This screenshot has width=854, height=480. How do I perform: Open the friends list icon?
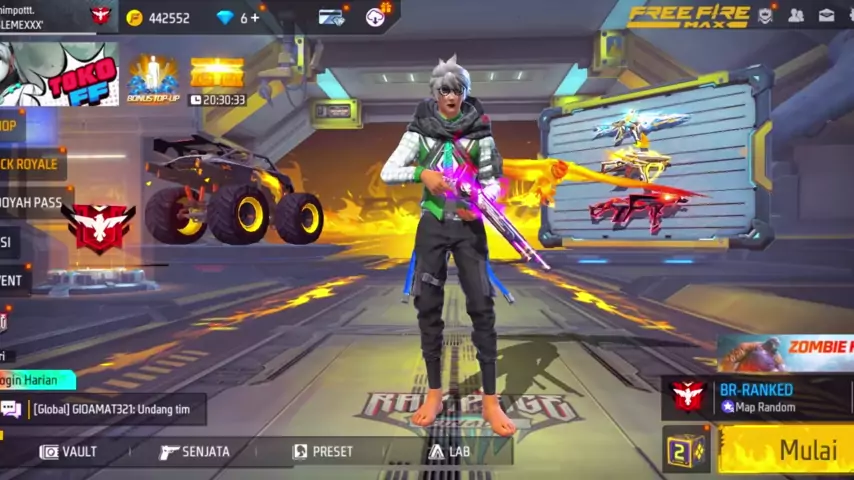[x=796, y=15]
